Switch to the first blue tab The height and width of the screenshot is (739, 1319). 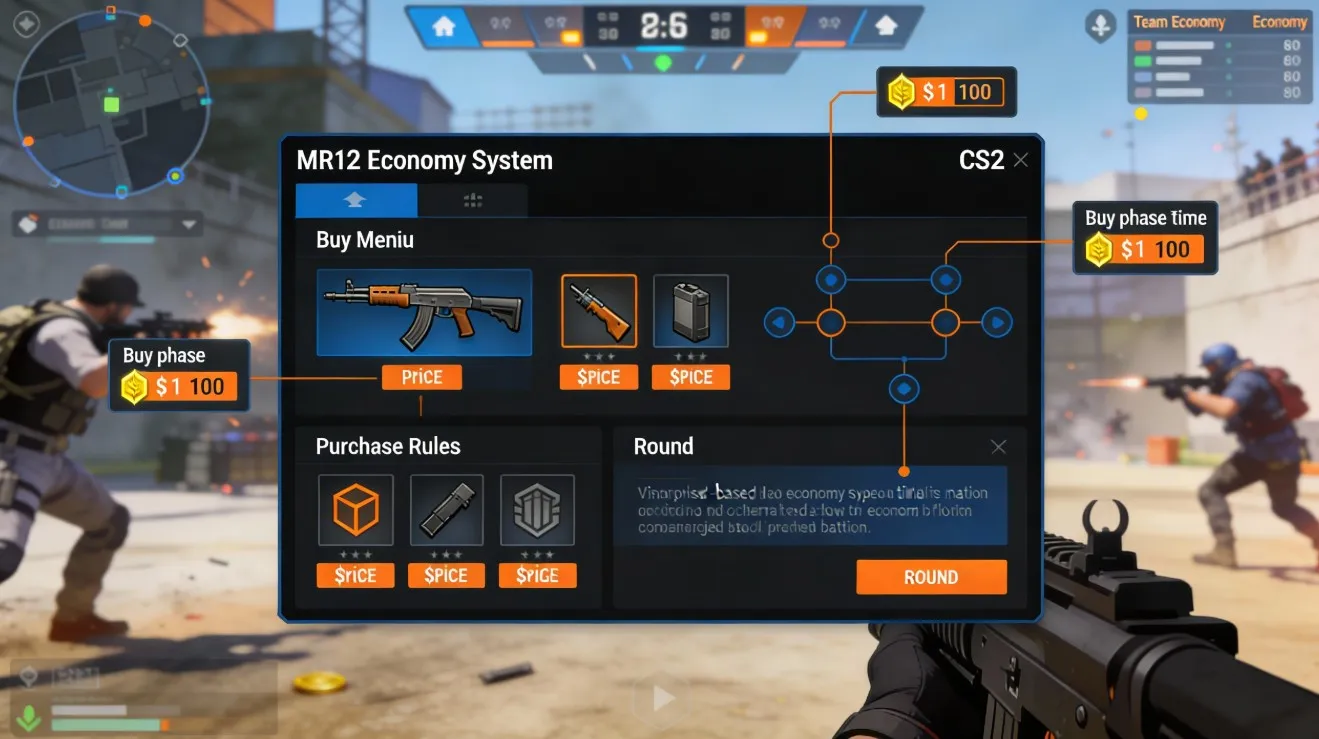356,200
